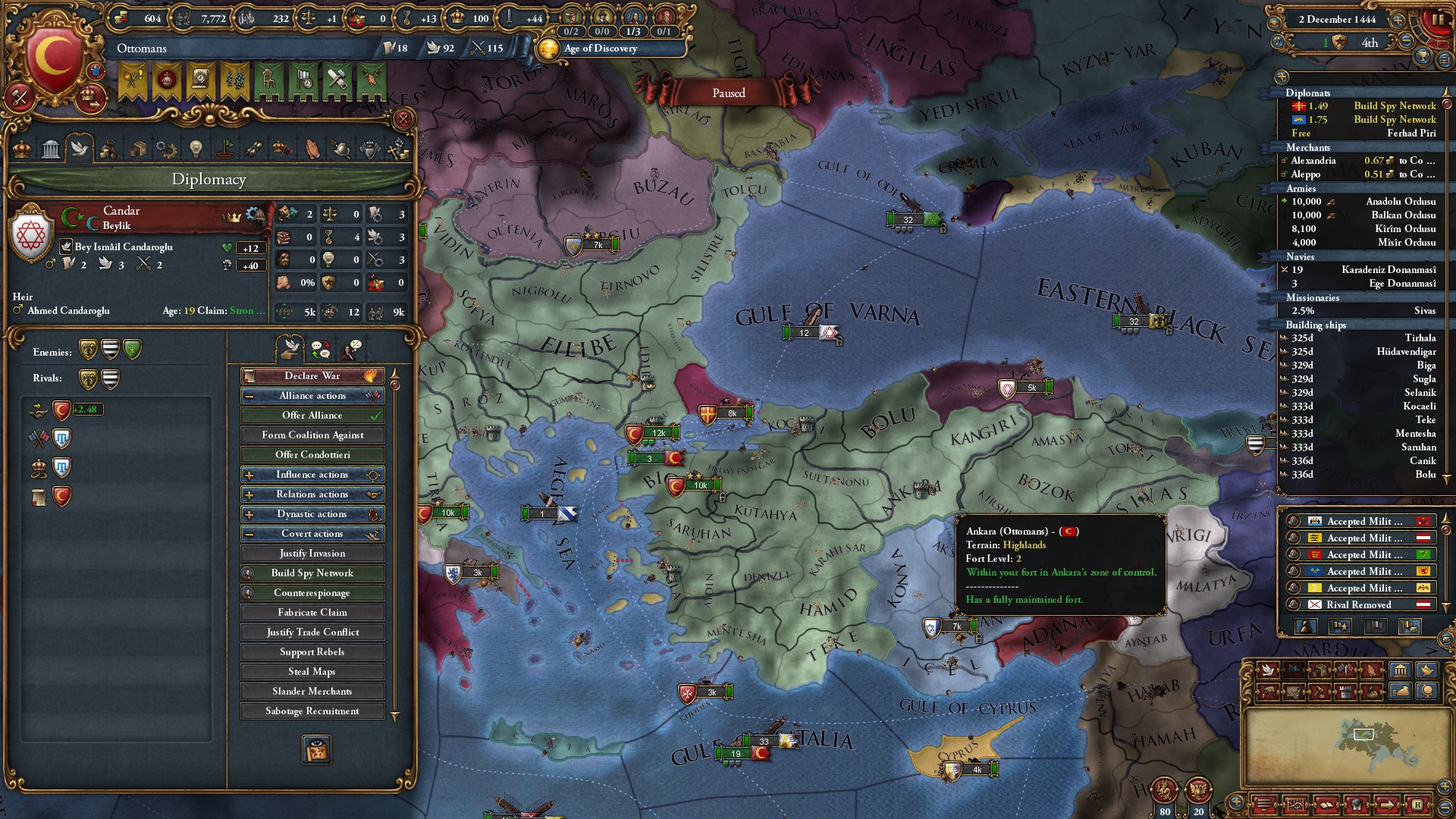The height and width of the screenshot is (819, 1456).
Task: Offer Alliance to Candar
Action: [x=312, y=416]
